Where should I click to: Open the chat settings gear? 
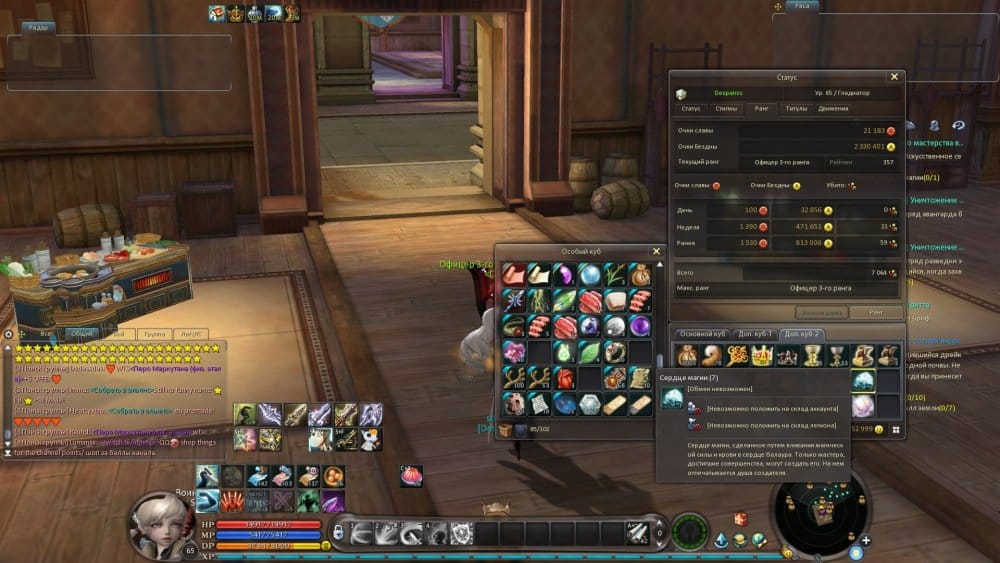(x=8, y=334)
